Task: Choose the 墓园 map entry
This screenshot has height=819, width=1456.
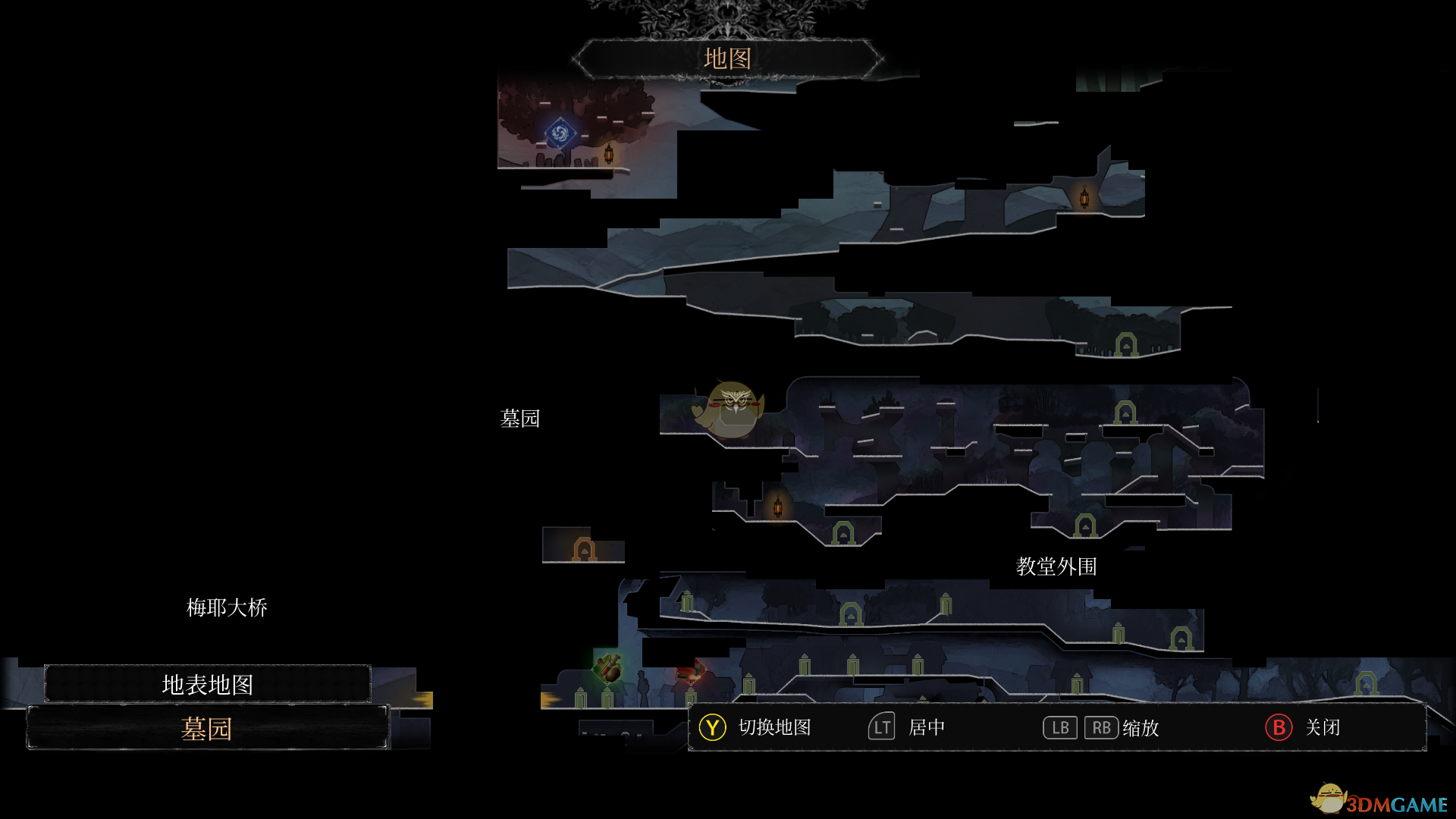Action: pos(207,729)
